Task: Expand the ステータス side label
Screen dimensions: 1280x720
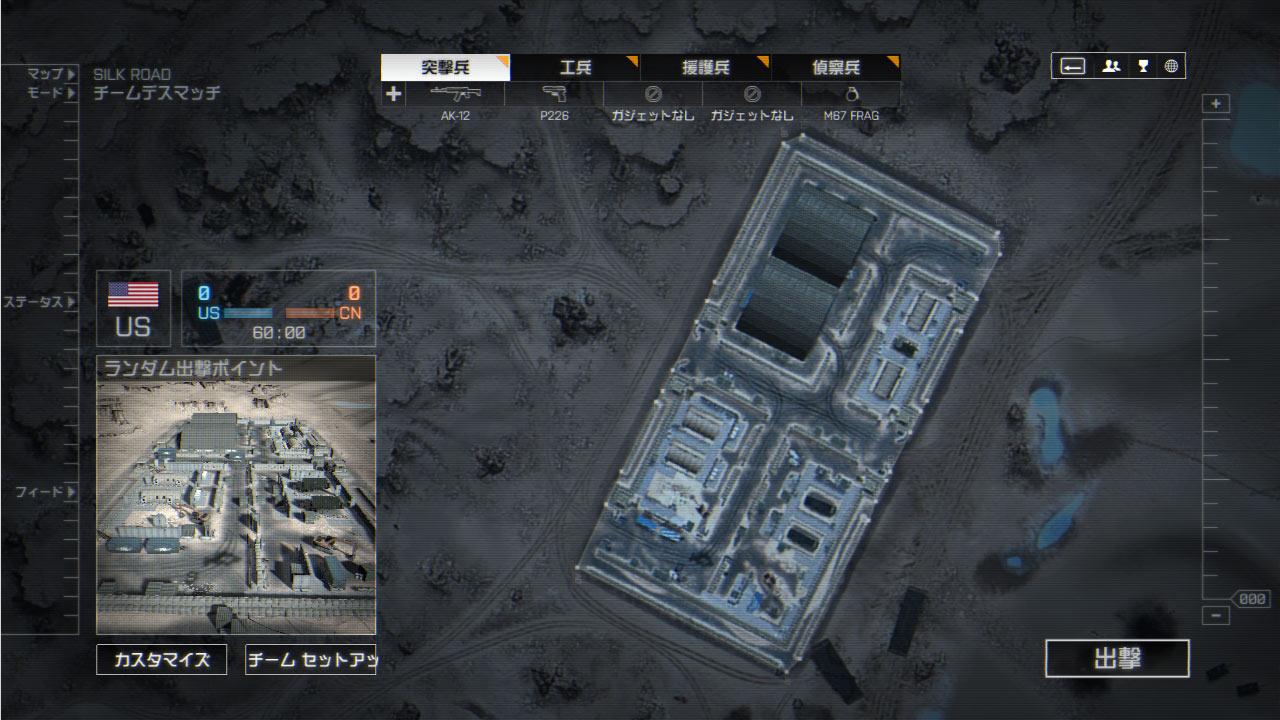Action: click(39, 301)
